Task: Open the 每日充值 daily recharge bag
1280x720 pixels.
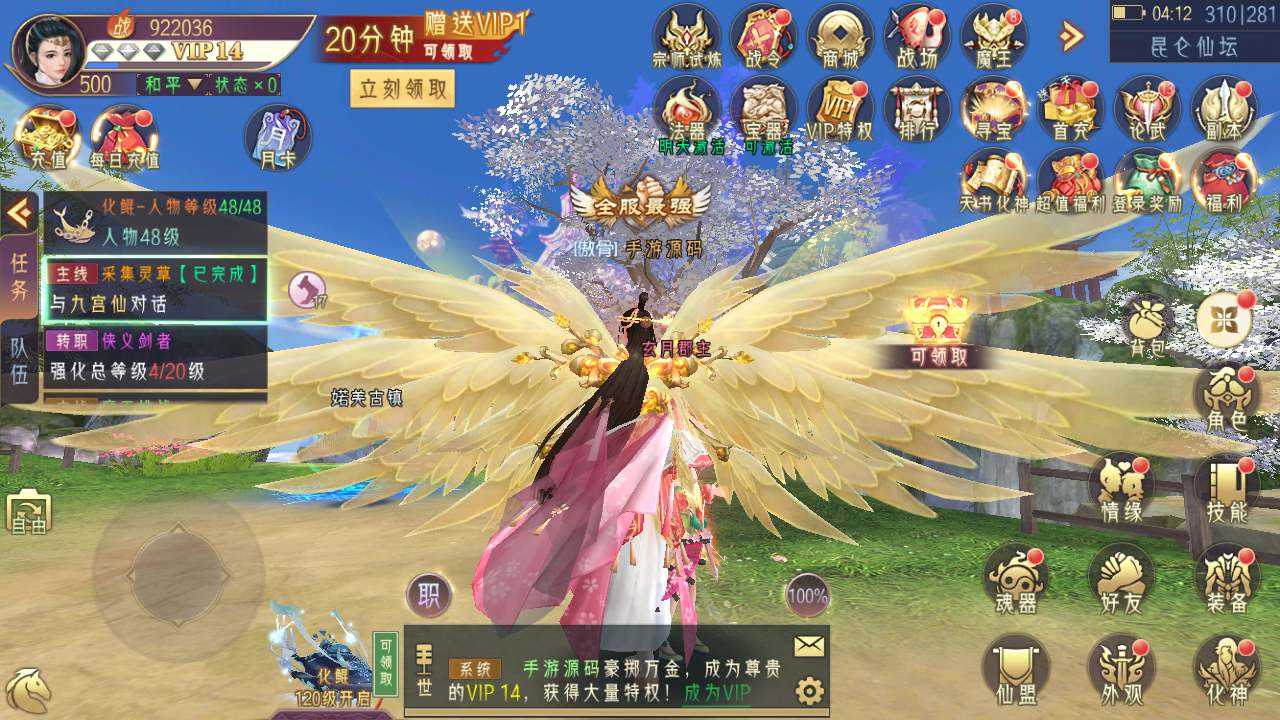Action: click(x=124, y=136)
